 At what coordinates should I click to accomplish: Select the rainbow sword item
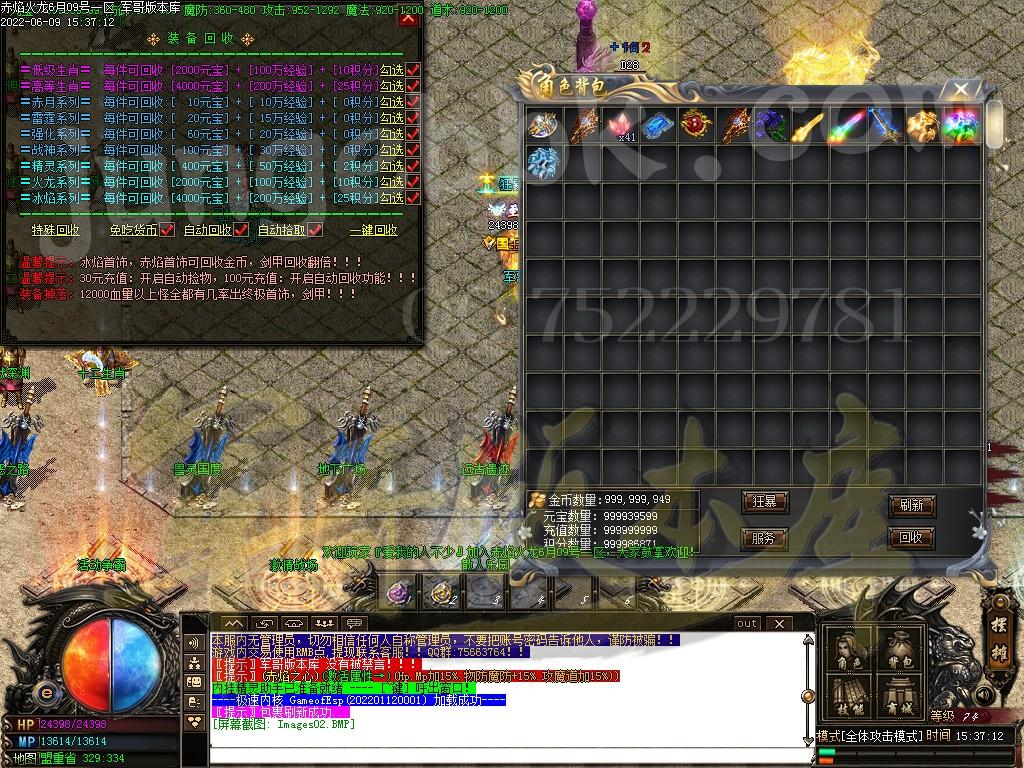847,126
